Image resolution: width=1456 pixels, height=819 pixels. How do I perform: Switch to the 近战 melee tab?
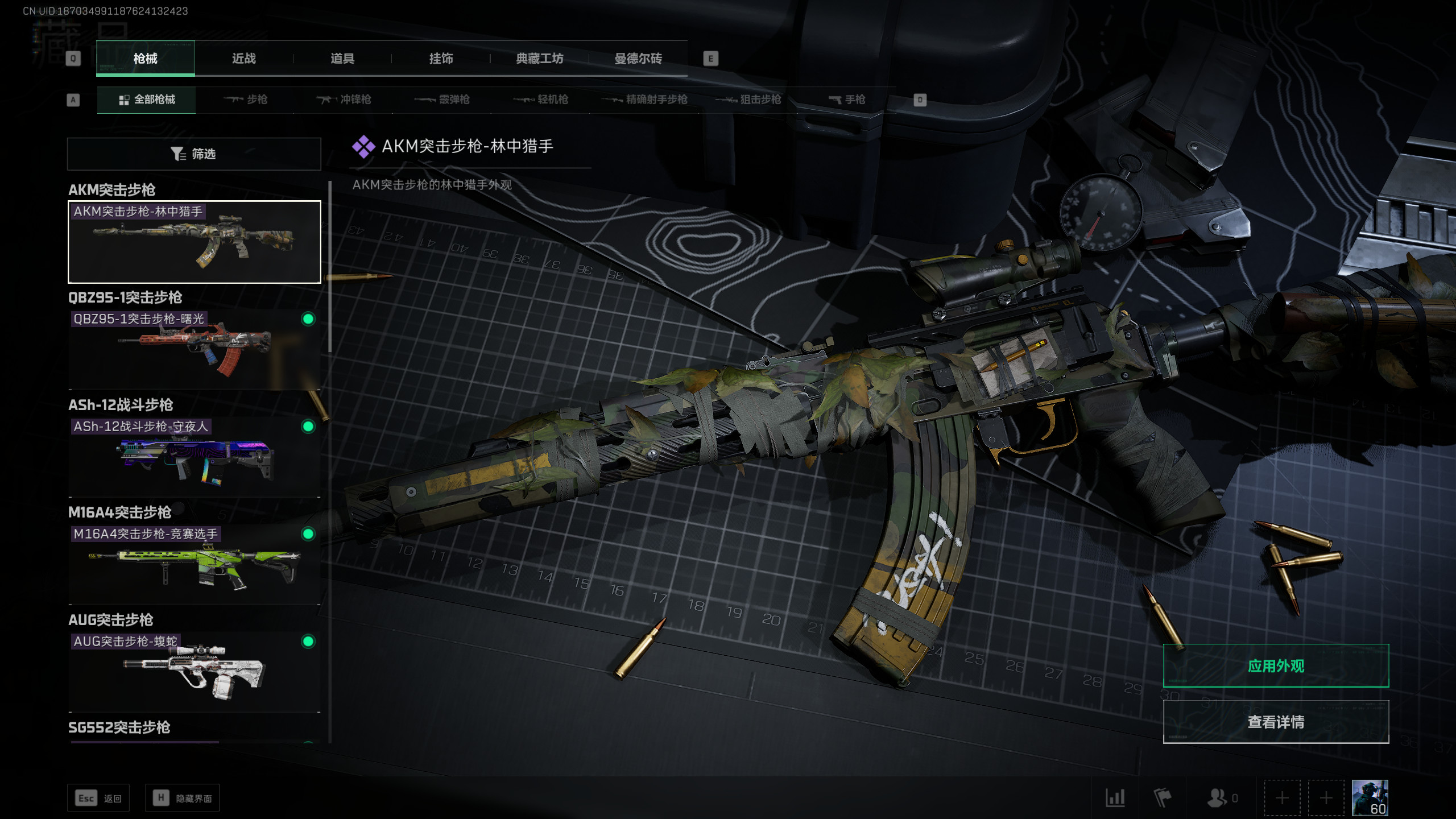(244, 59)
